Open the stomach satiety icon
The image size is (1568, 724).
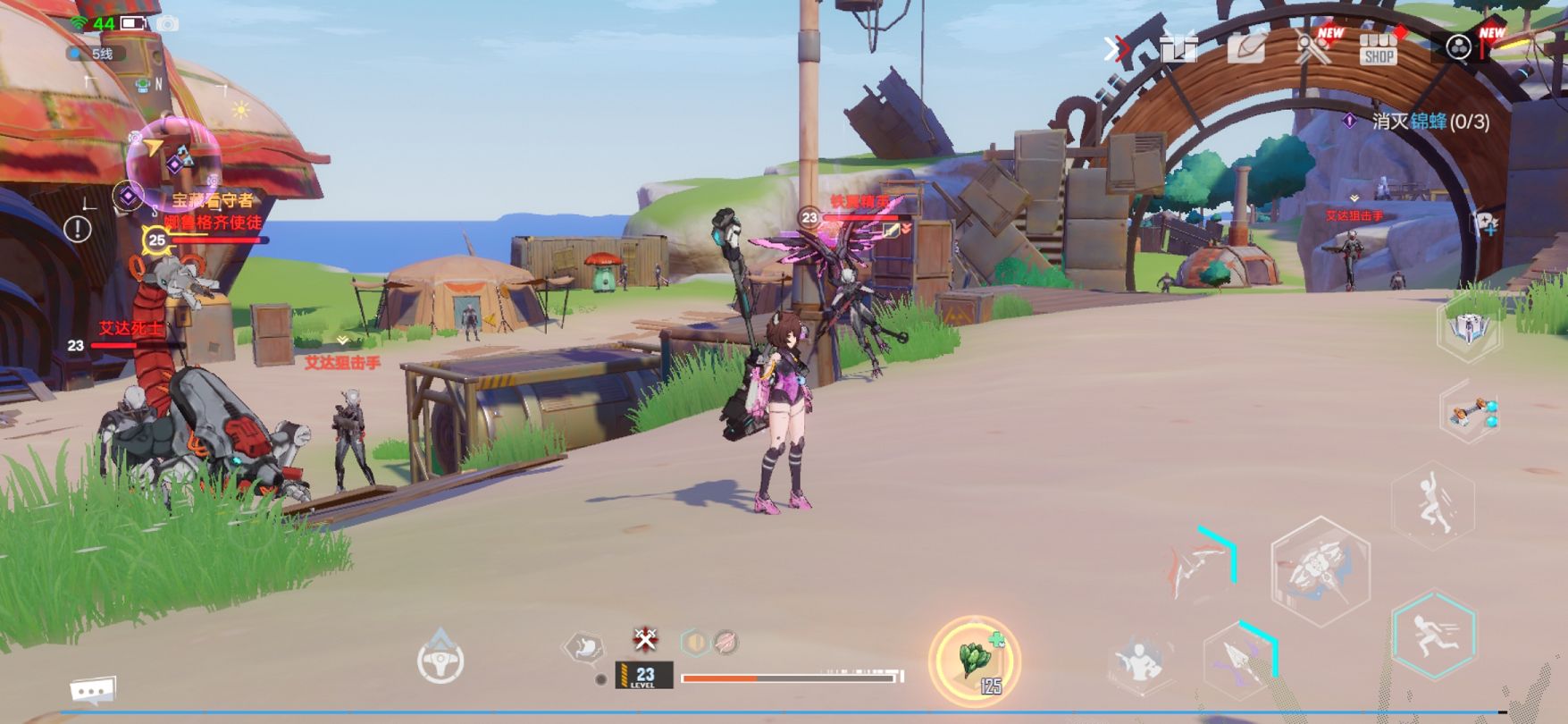click(586, 647)
